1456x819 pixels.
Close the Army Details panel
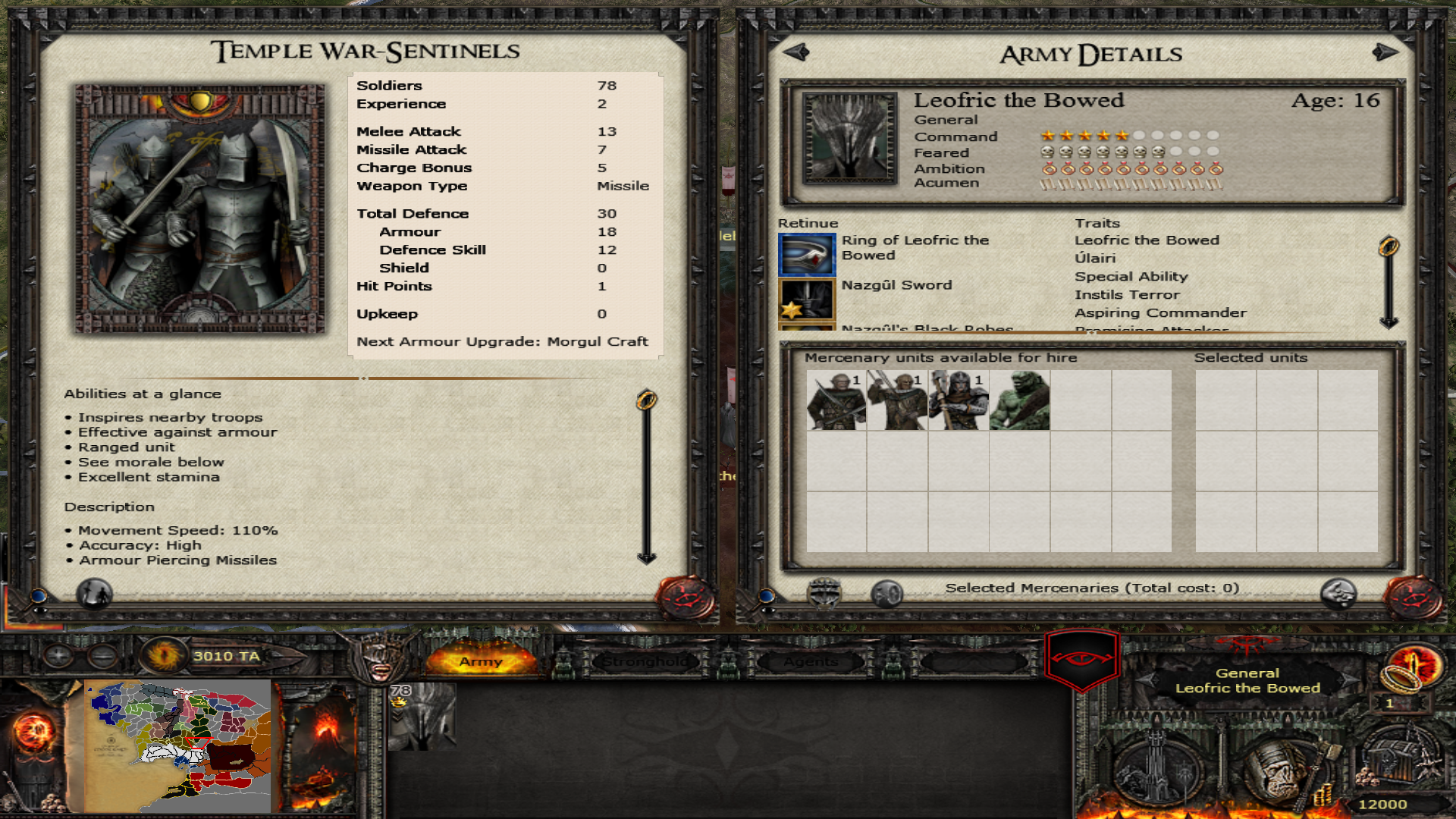point(1413,598)
